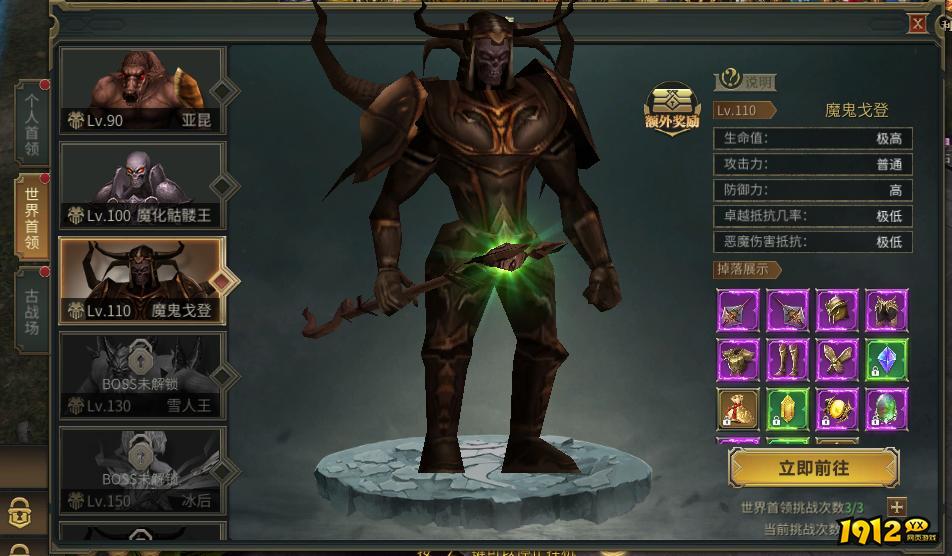Show the 说明 help info
Viewport: 952px width, 556px height.
tap(746, 82)
